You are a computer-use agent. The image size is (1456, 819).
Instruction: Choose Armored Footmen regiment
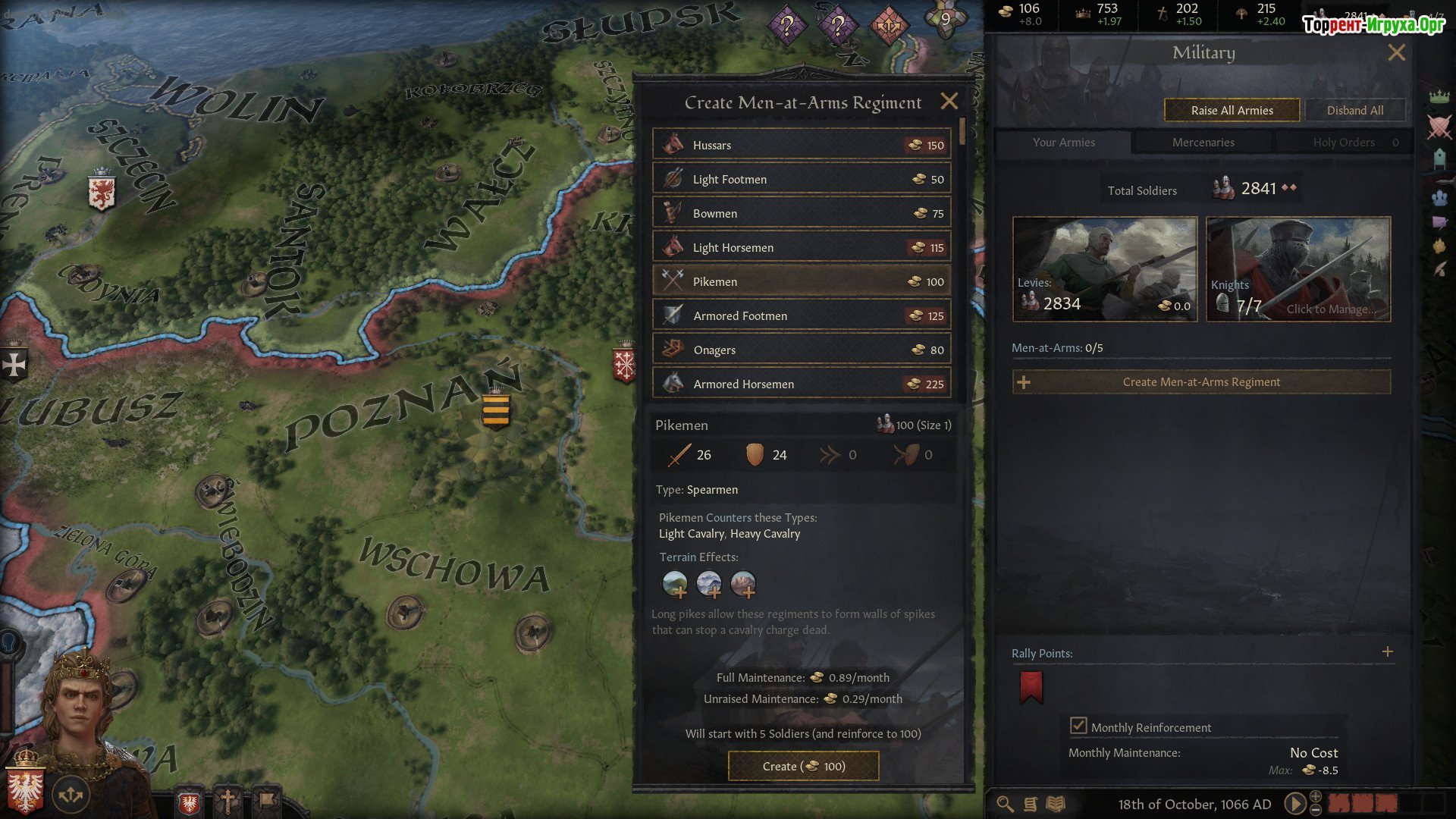pyautogui.click(x=802, y=315)
